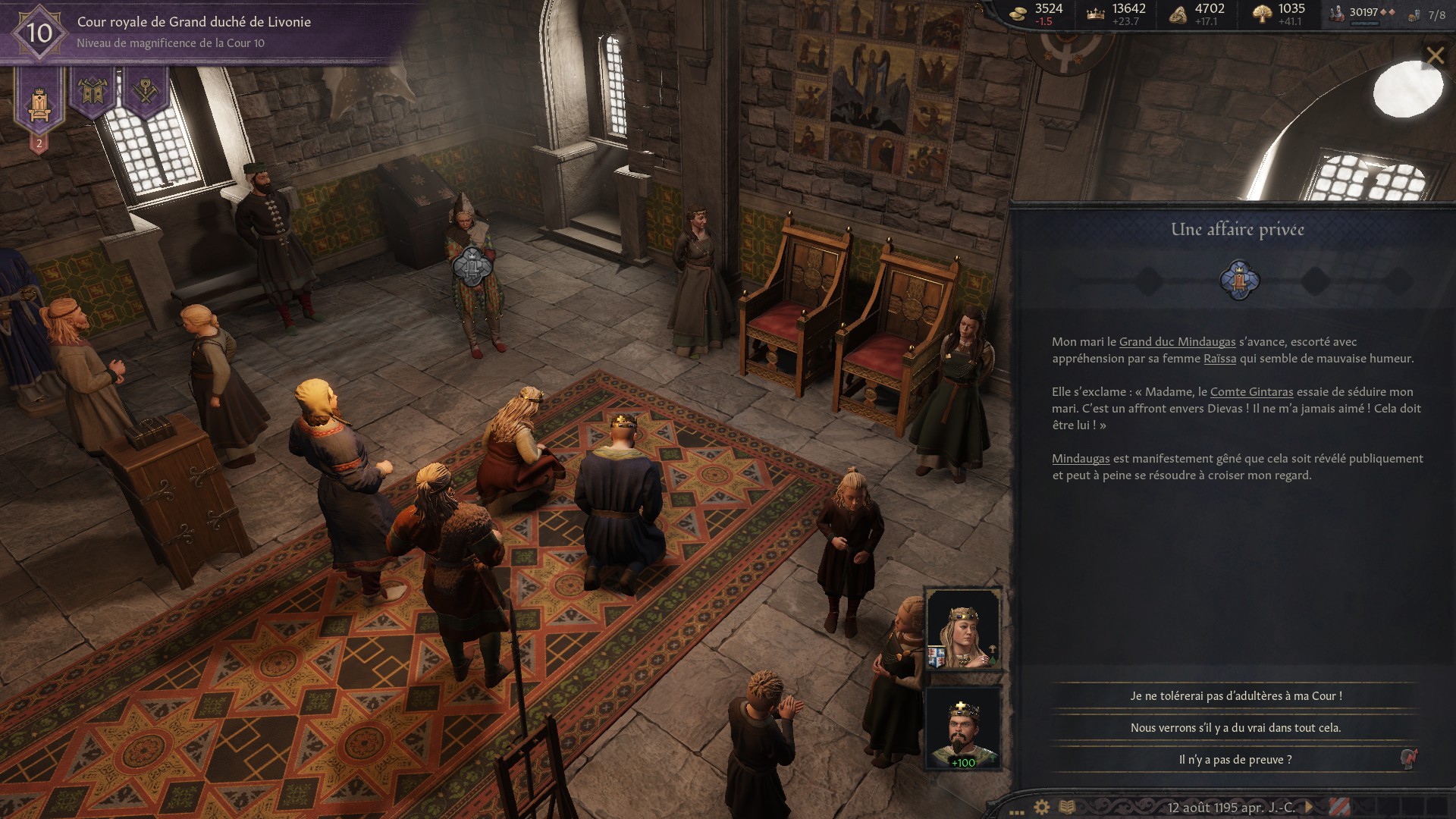Click the three-dots menu button
This screenshot has height=819, width=1456.
(1017, 810)
